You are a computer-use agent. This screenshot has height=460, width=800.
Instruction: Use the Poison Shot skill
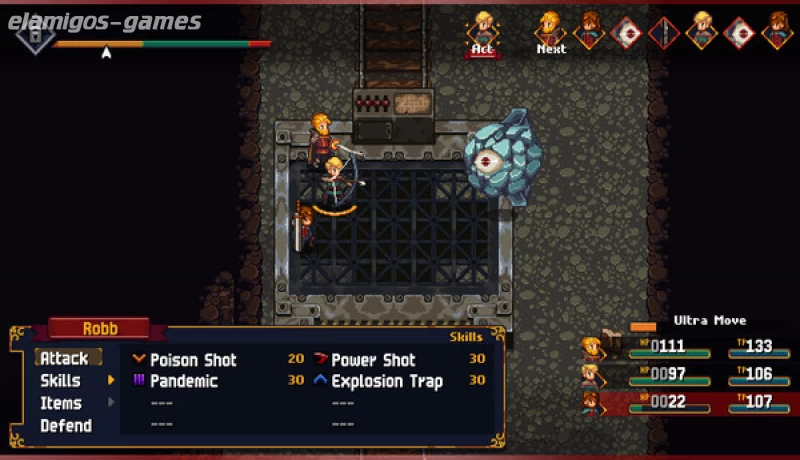[194, 360]
